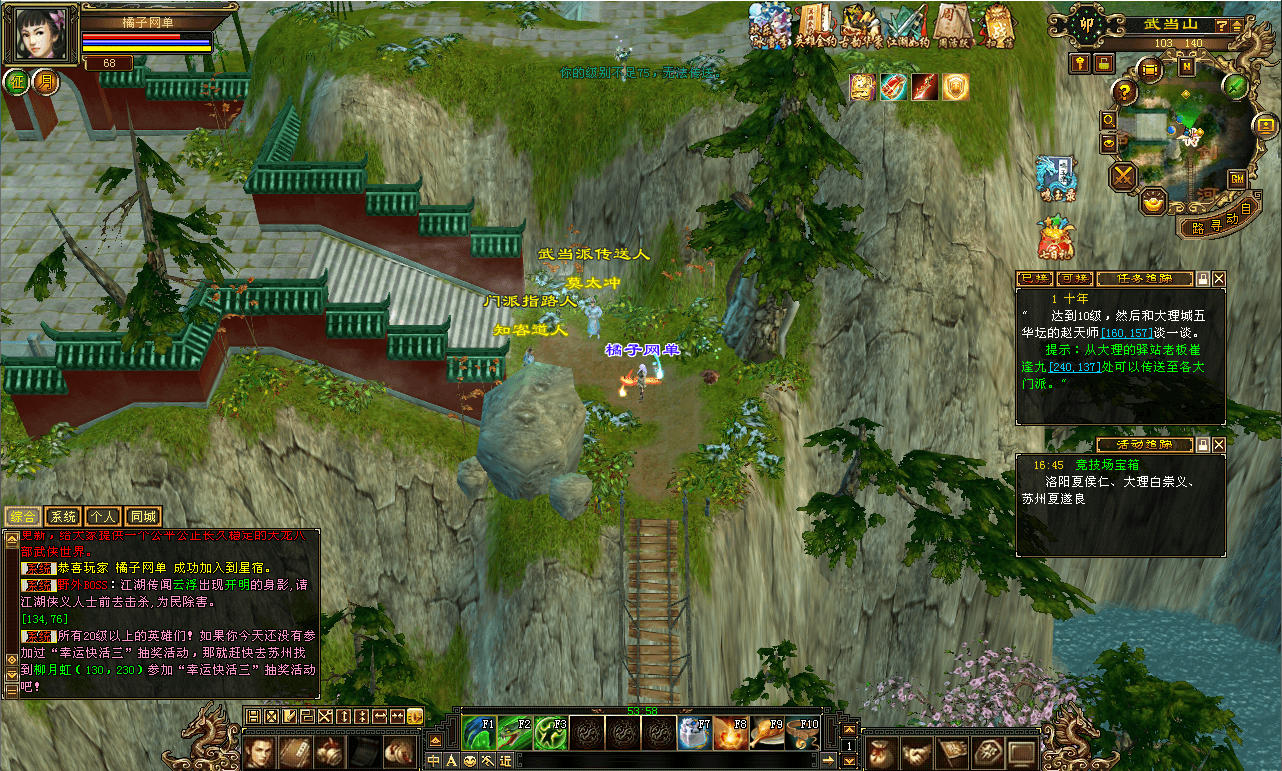This screenshot has width=1282, height=771.
Task: Click the orange 月 button
Action: coord(46,81)
